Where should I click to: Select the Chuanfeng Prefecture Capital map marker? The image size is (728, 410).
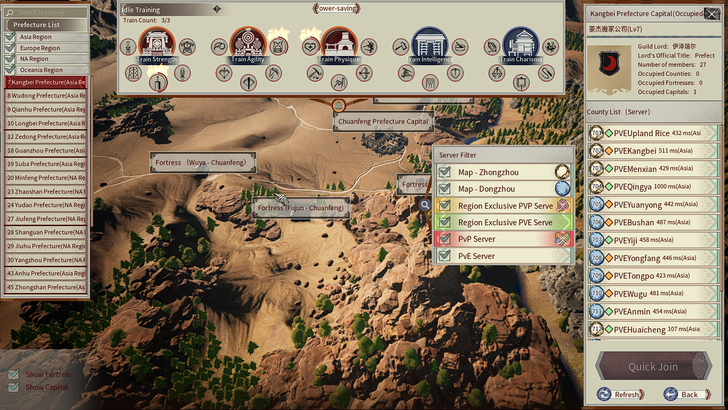pyautogui.click(x=383, y=121)
